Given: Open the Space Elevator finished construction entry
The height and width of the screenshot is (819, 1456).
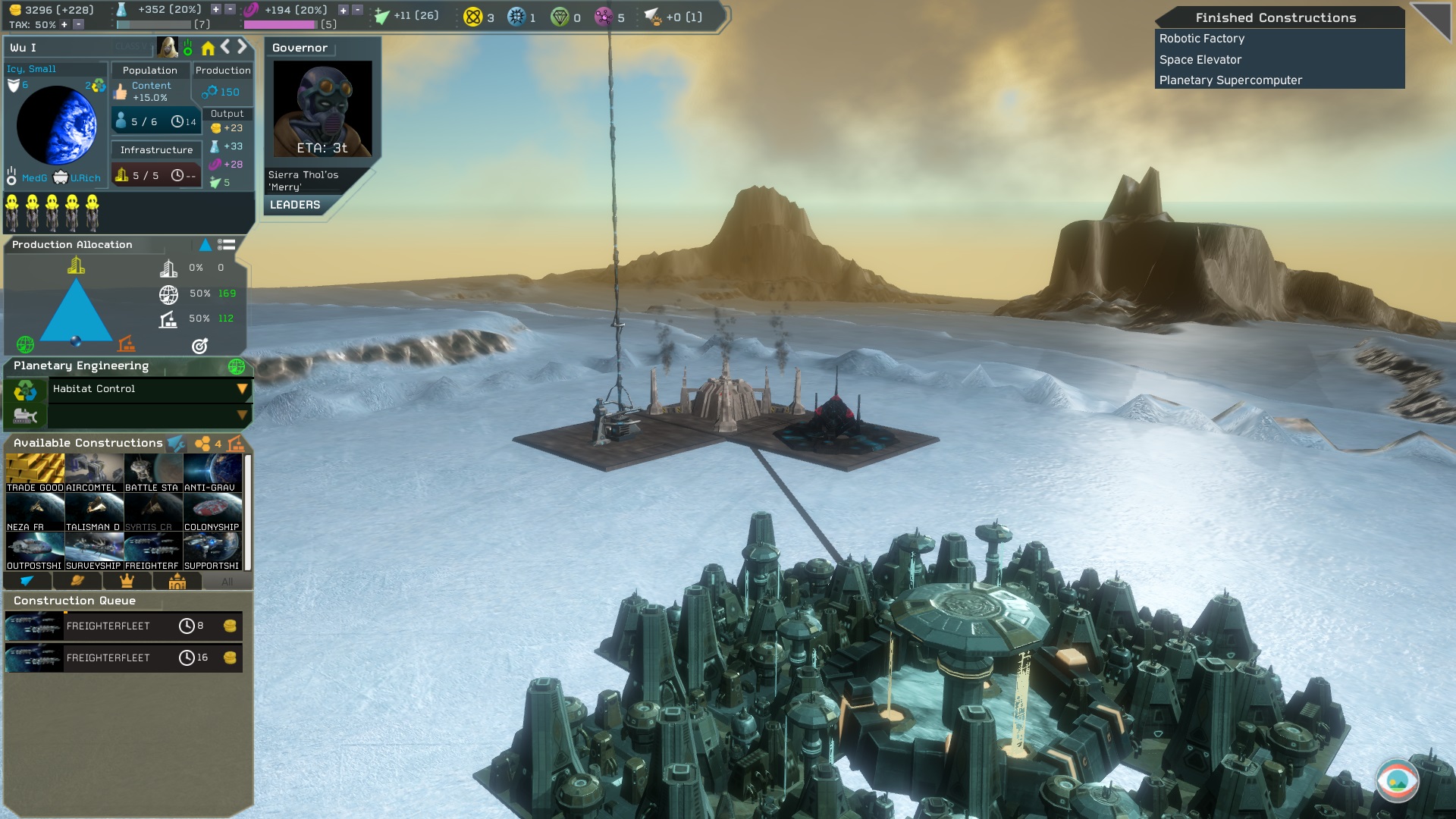Looking at the screenshot, I should (x=1200, y=59).
